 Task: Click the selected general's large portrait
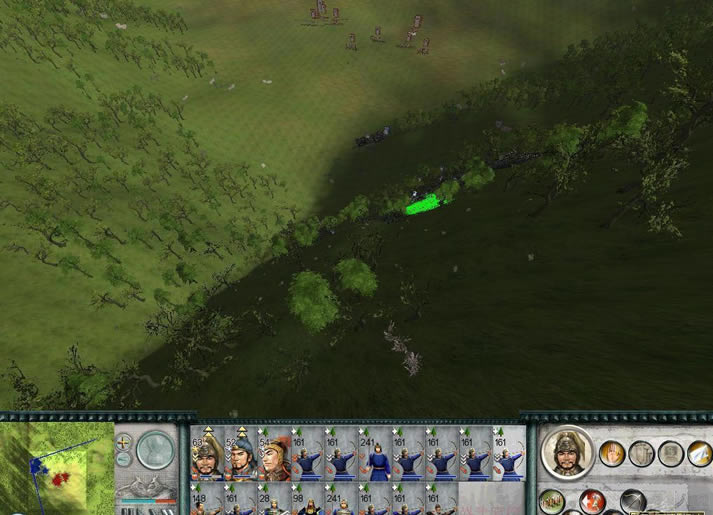567,454
